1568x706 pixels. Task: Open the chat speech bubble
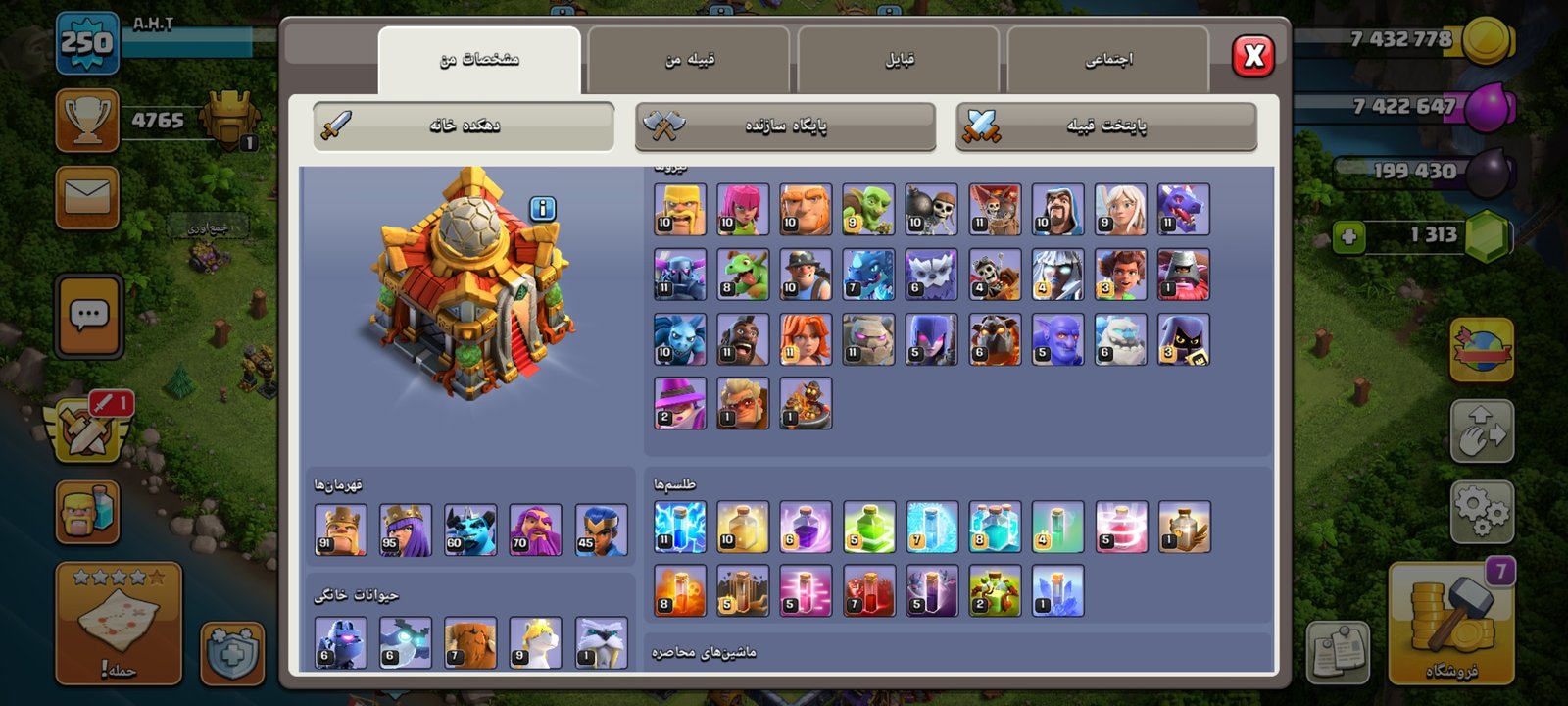pos(89,316)
